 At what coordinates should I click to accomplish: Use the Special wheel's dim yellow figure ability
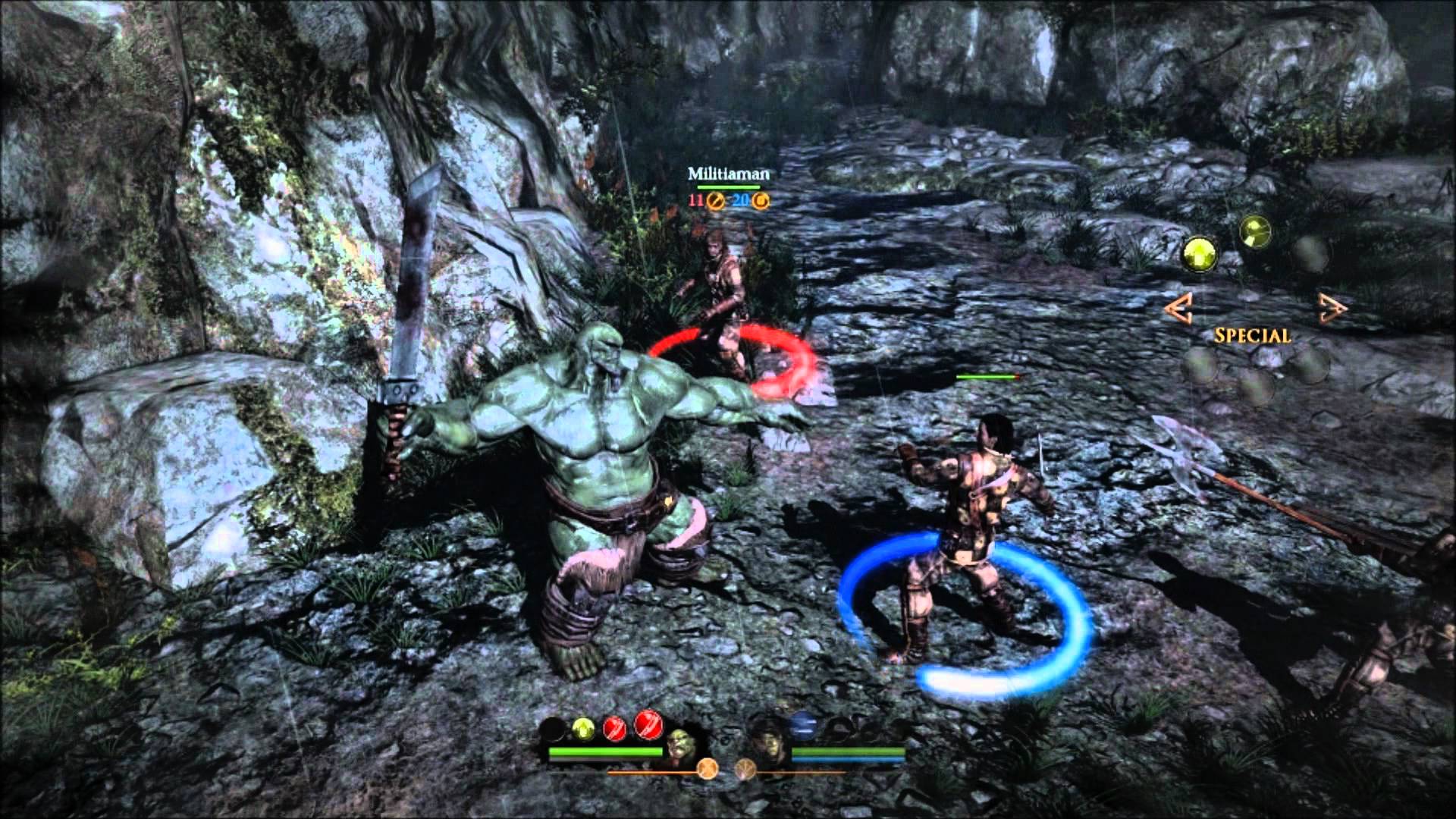point(1255,231)
